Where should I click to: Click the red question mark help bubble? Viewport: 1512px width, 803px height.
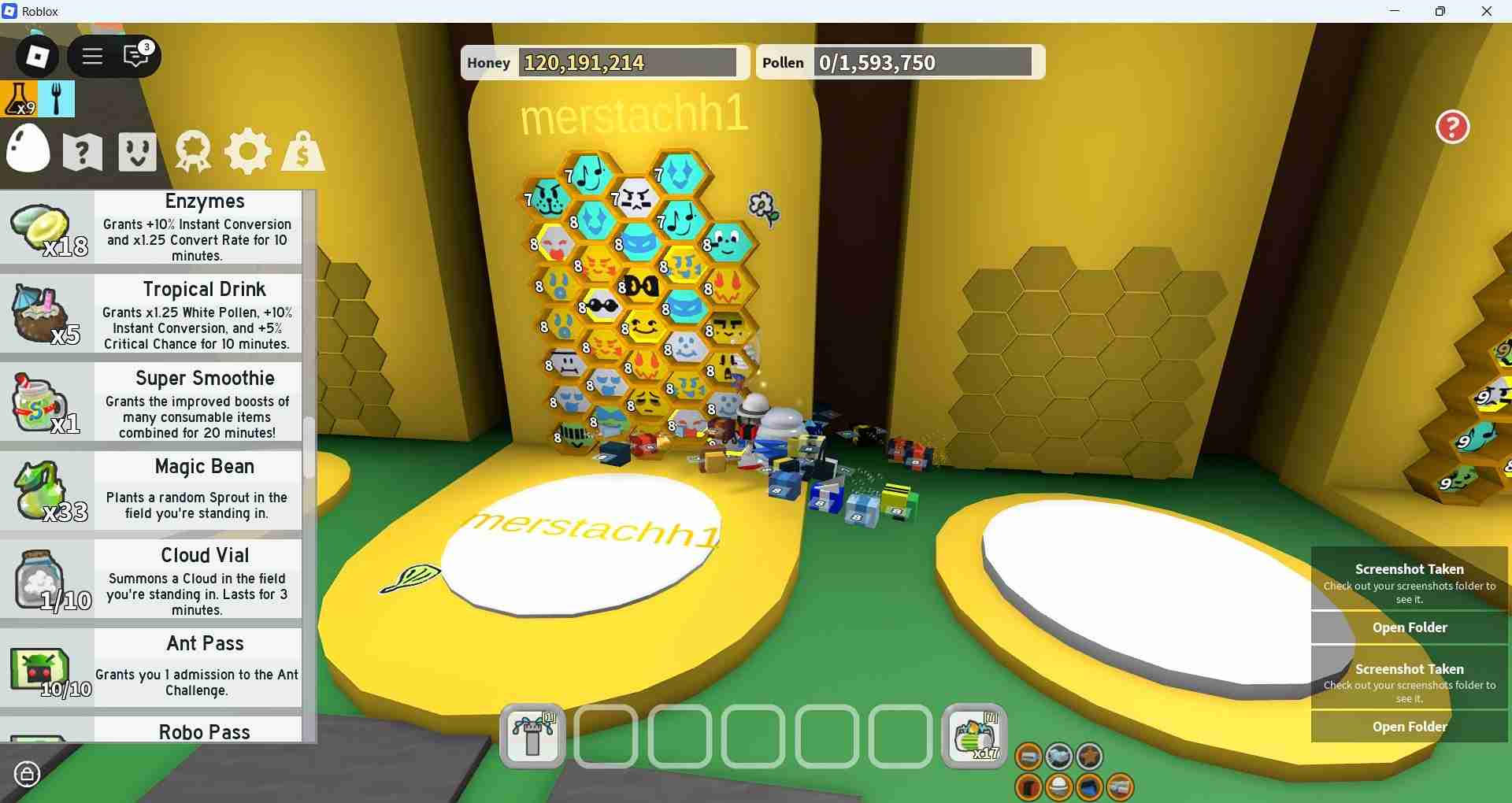click(x=1451, y=127)
